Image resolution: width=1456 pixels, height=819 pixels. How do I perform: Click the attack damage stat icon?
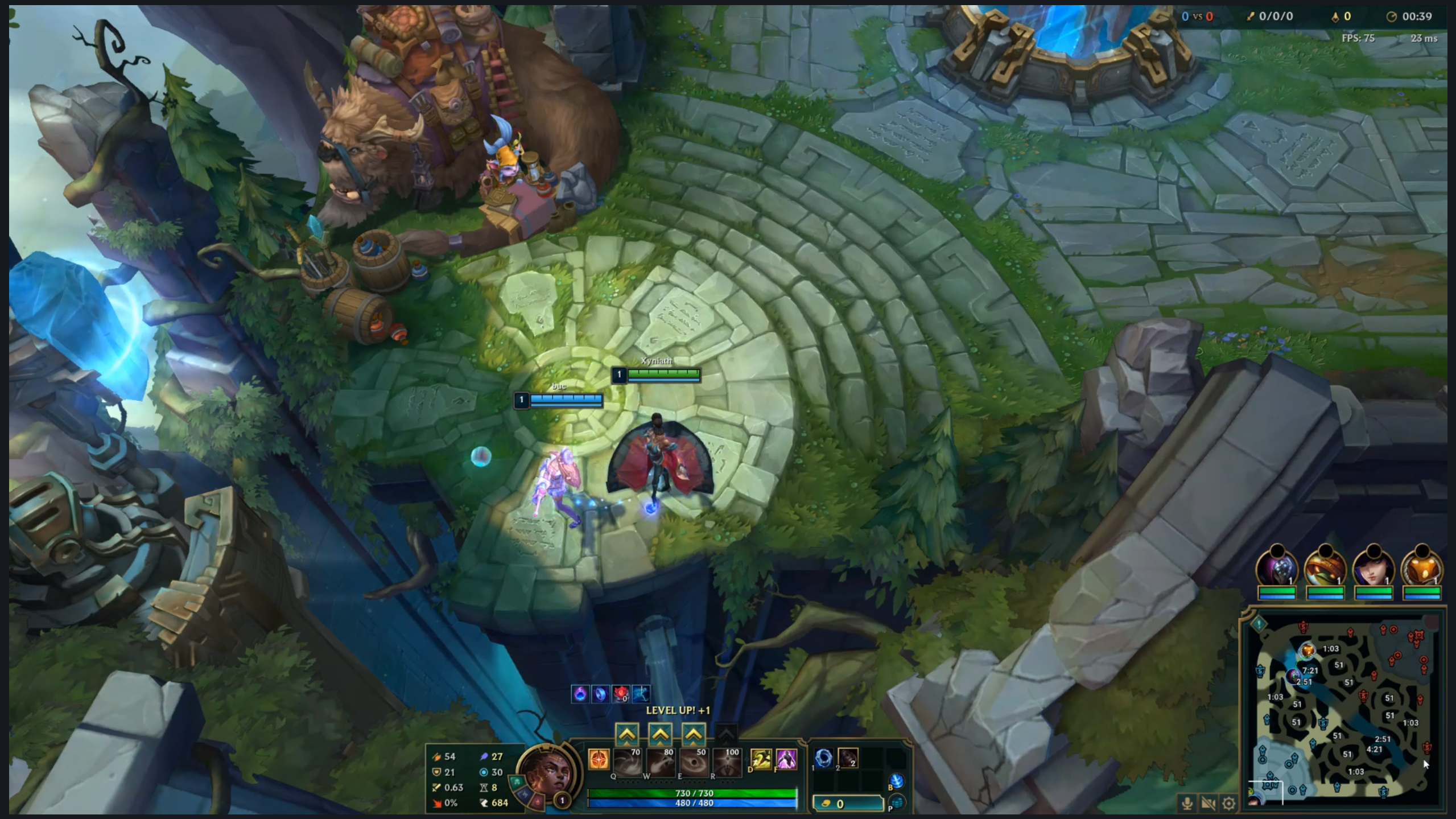click(437, 758)
